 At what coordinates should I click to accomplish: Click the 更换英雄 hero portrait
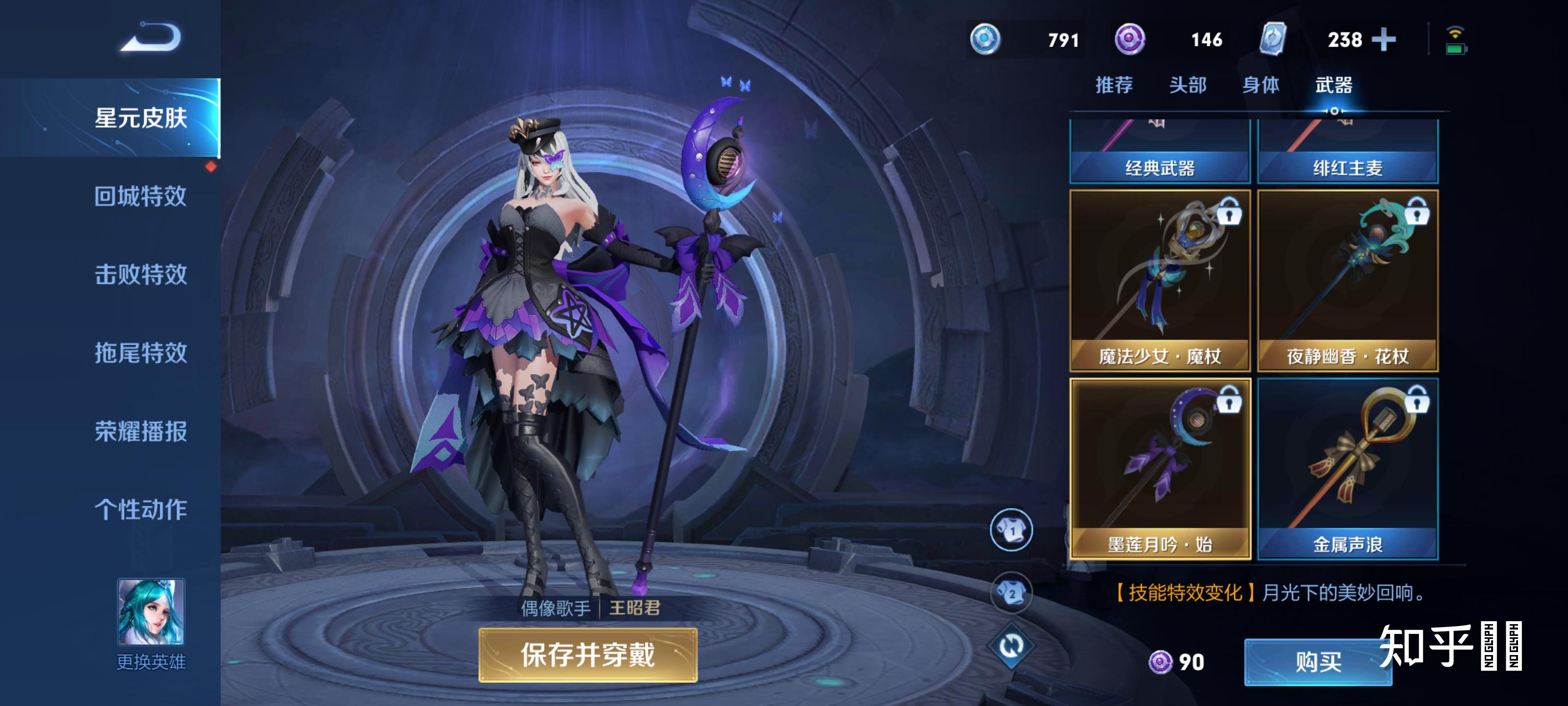tap(150, 611)
